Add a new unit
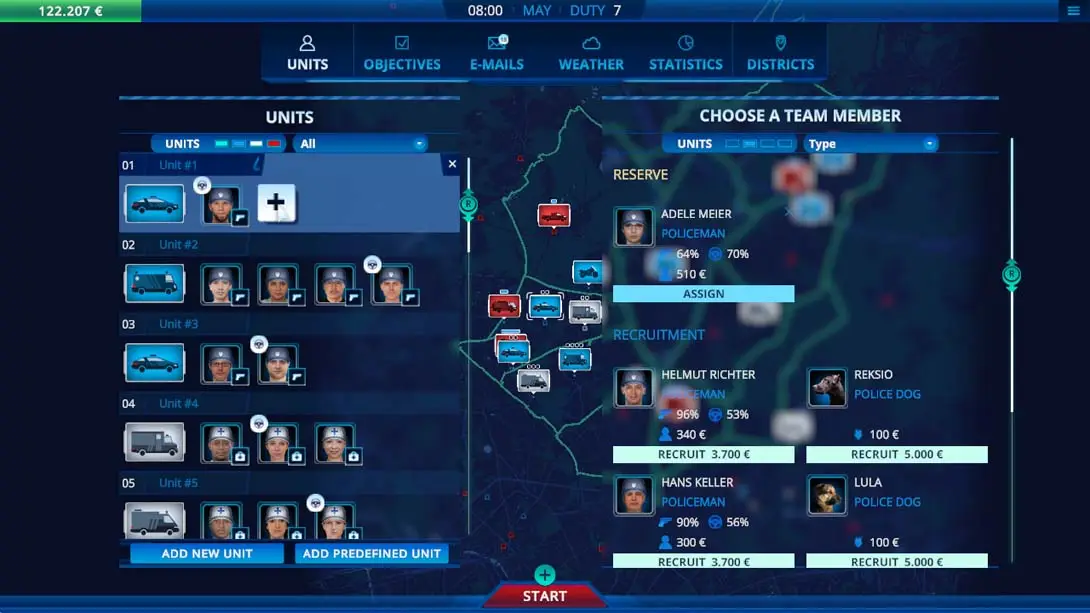Screen dimensions: 1090x613 point(207,553)
